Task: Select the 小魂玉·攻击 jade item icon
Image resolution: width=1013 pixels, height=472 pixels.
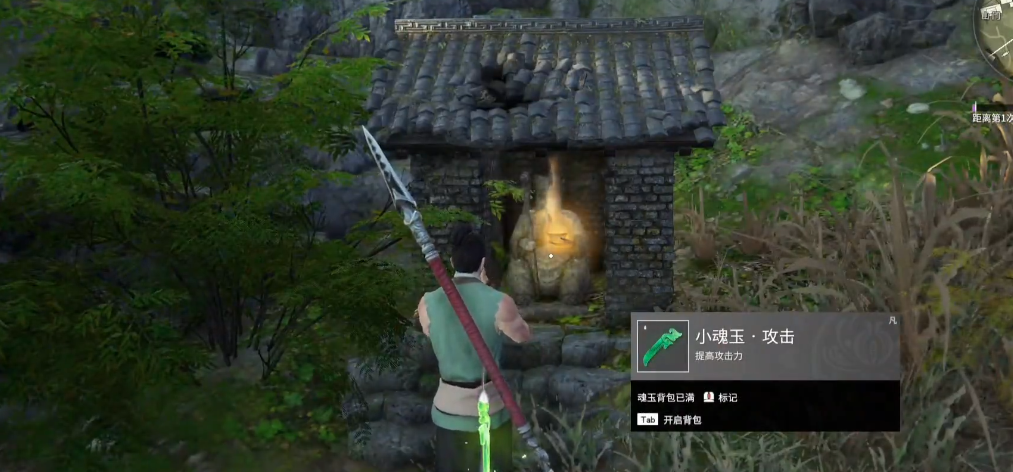Action: tap(662, 346)
